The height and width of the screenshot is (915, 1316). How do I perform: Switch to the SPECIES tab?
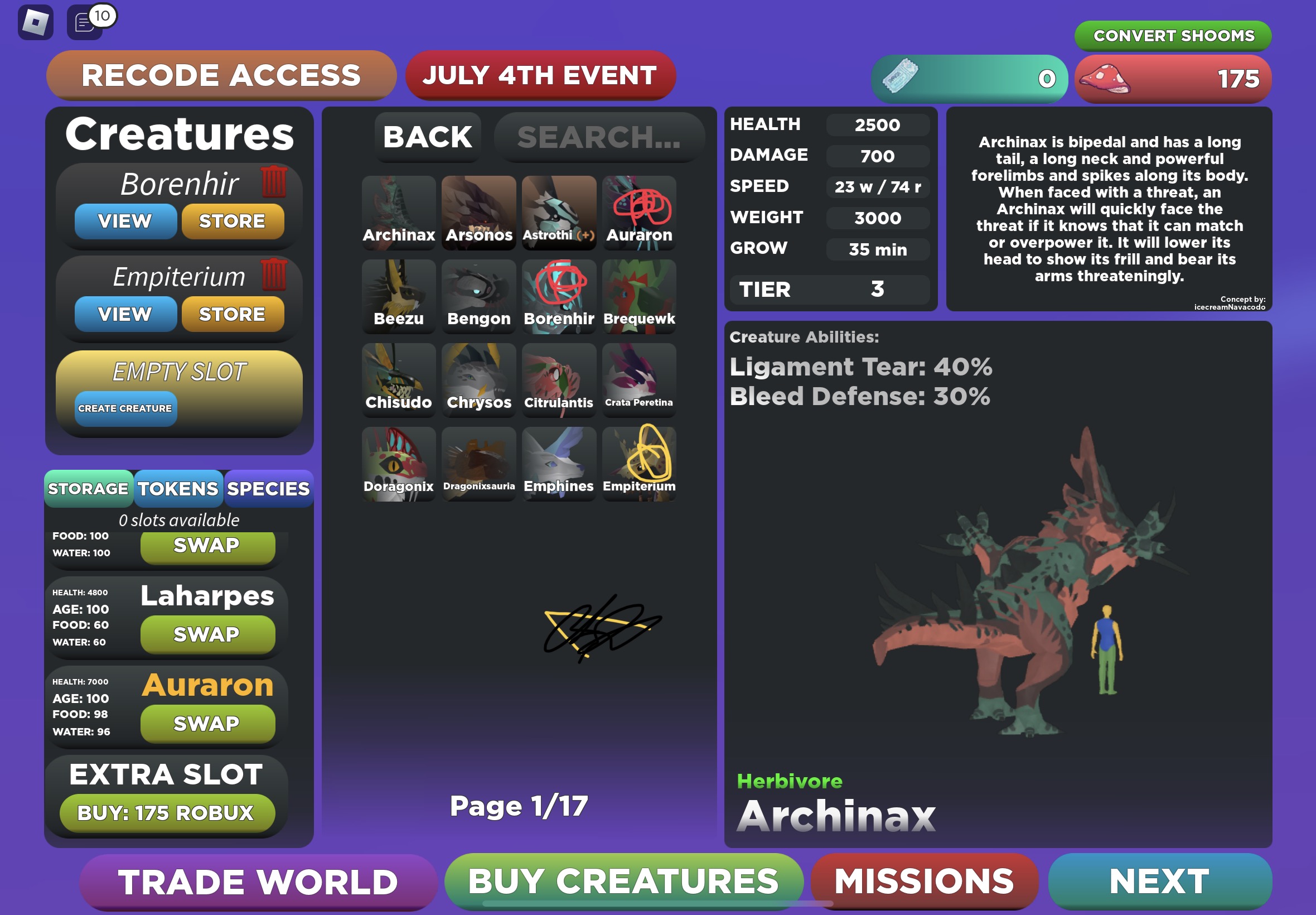pyautogui.click(x=267, y=489)
